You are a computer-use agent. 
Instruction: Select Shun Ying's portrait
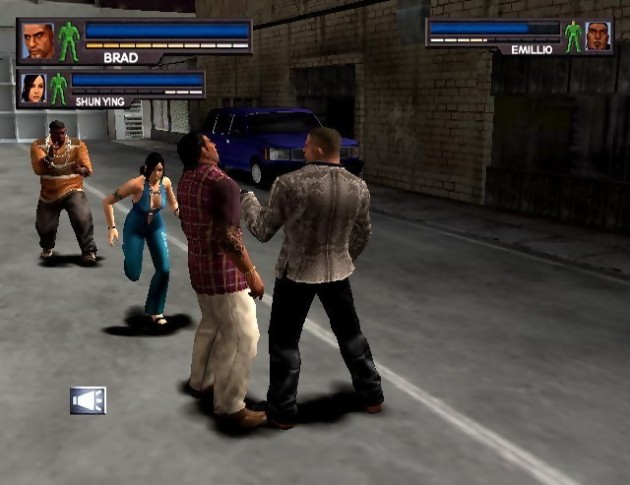tap(34, 87)
